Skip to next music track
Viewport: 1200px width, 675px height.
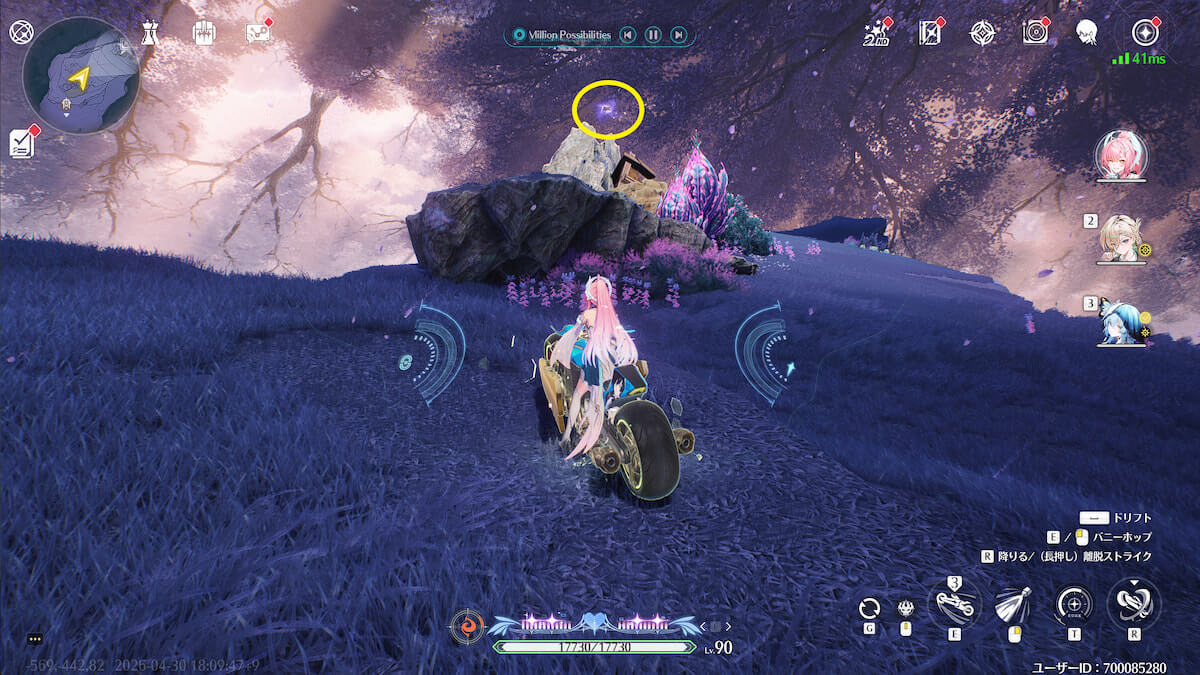coord(679,35)
